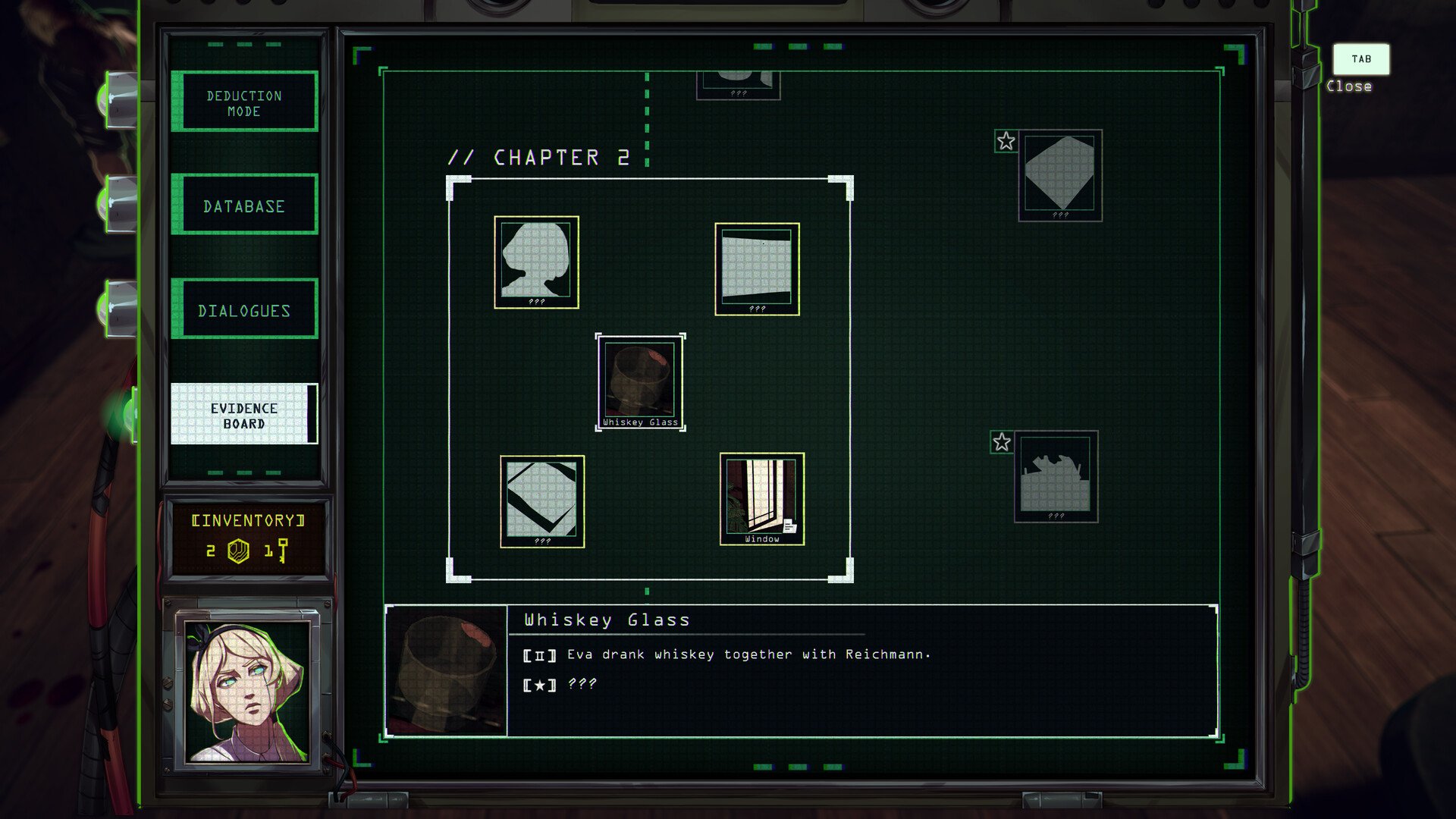Click the blonde character portrait
Image resolution: width=1456 pixels, height=819 pixels.
pyautogui.click(x=247, y=690)
